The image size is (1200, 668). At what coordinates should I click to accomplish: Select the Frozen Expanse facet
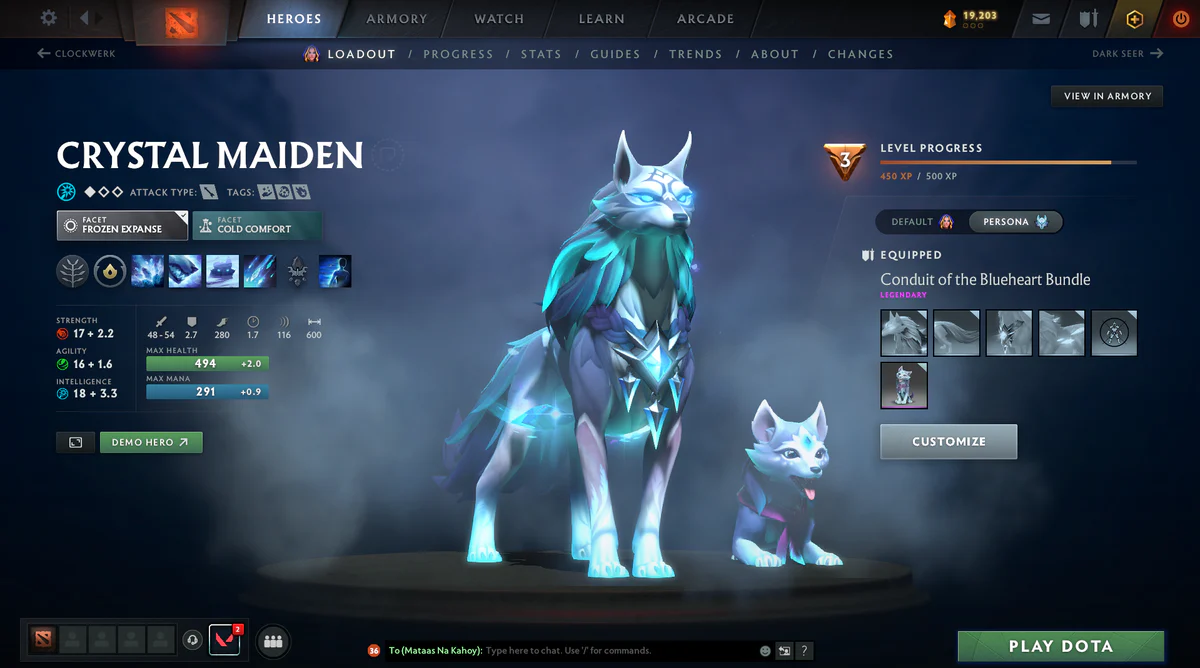coord(122,225)
